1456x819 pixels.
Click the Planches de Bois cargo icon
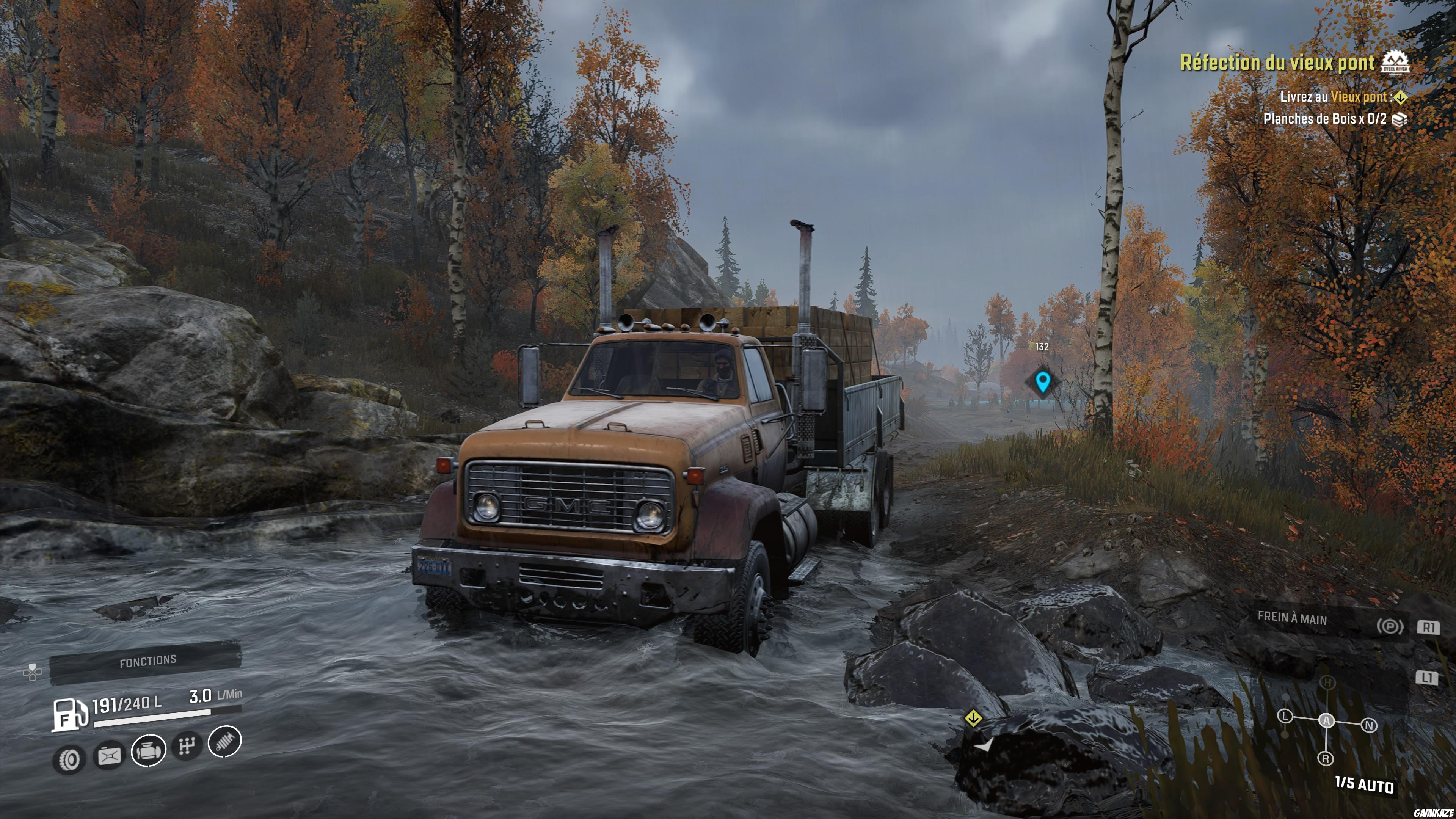click(x=1399, y=119)
